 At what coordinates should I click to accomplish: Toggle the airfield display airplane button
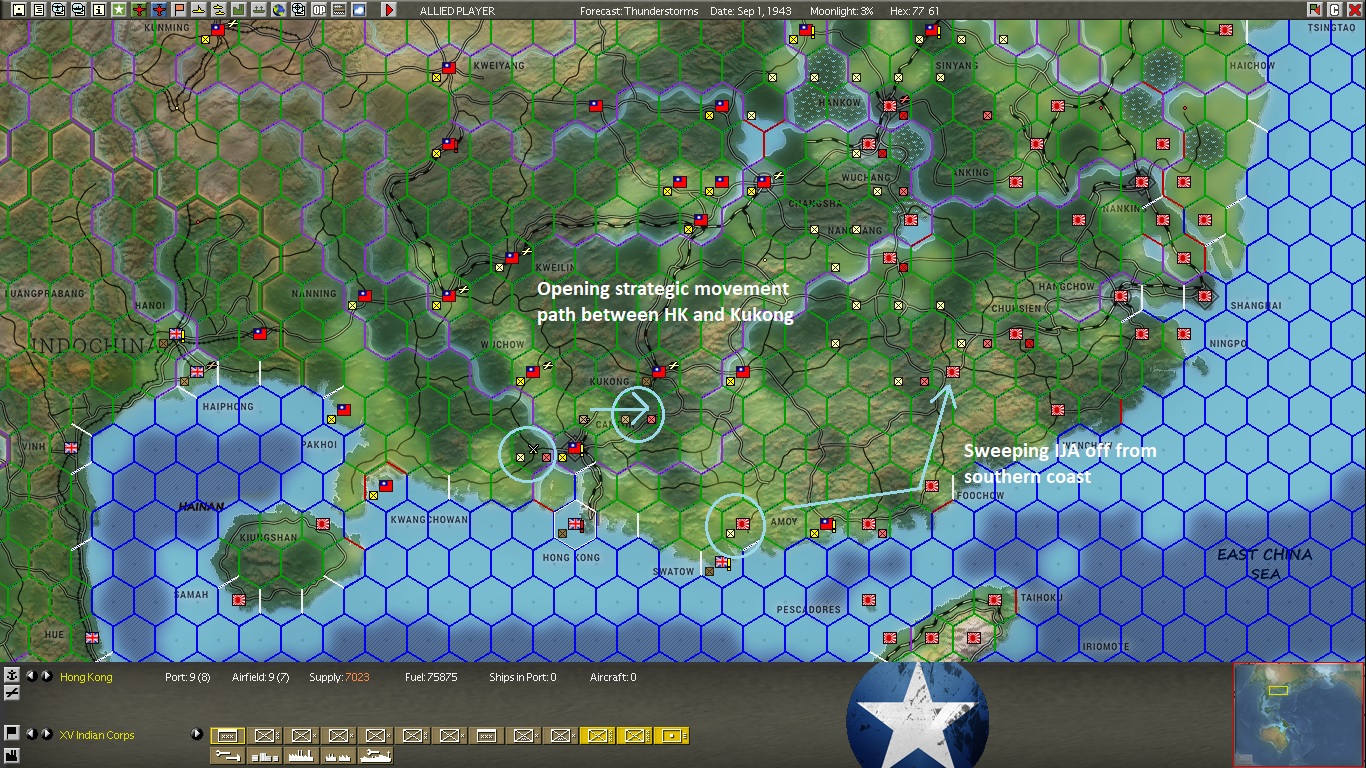pos(11,692)
